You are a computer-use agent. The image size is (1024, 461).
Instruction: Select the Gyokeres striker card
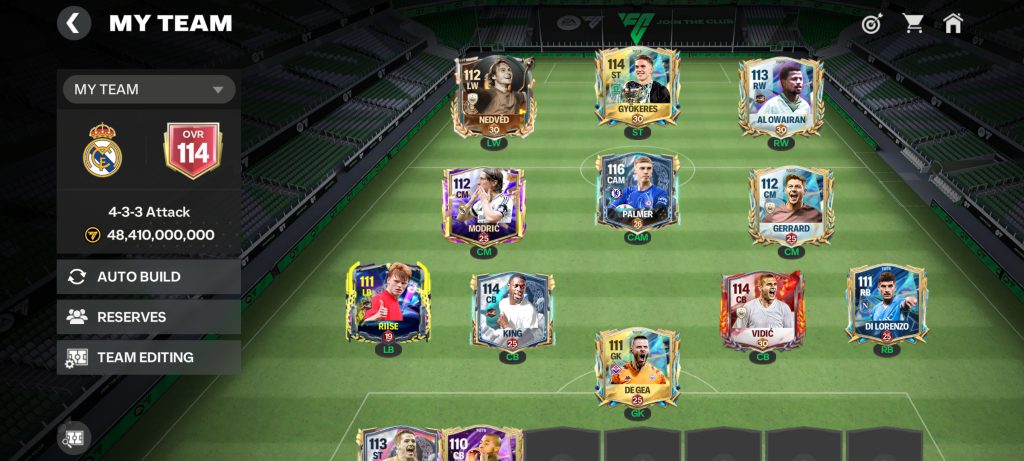(637, 87)
